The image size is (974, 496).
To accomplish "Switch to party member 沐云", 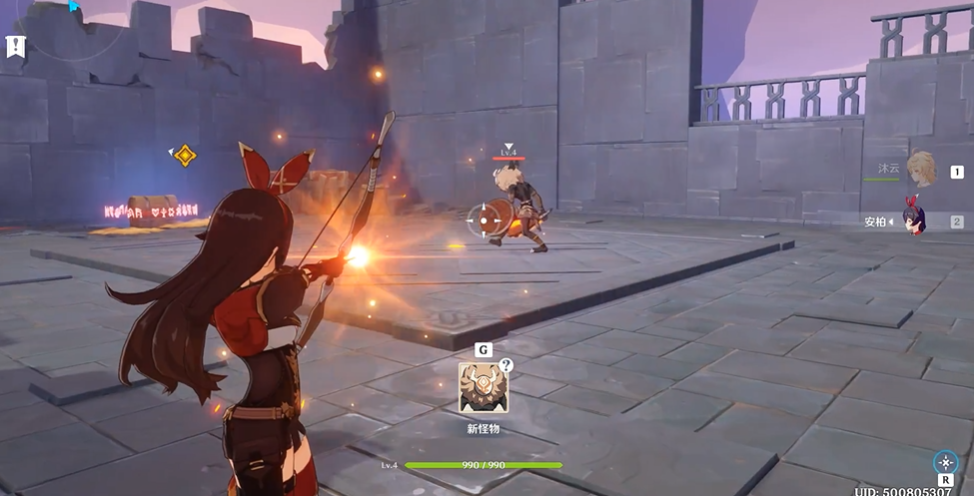I will (x=920, y=170).
